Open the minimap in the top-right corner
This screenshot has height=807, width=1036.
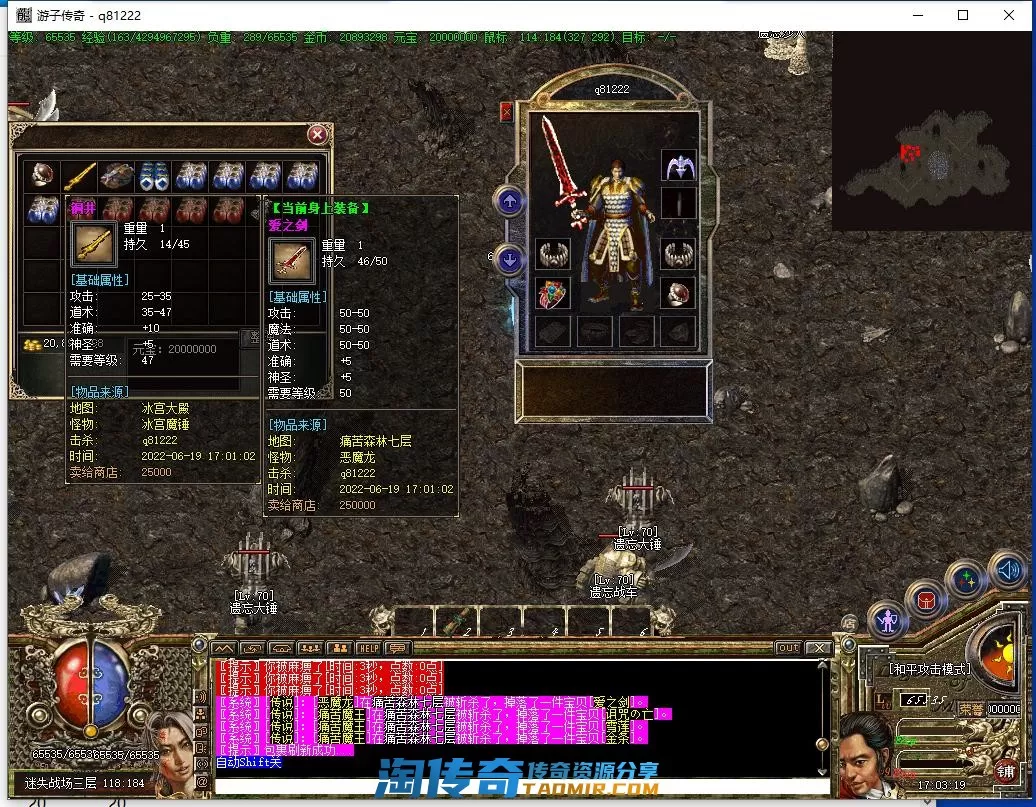pyautogui.click(x=931, y=130)
